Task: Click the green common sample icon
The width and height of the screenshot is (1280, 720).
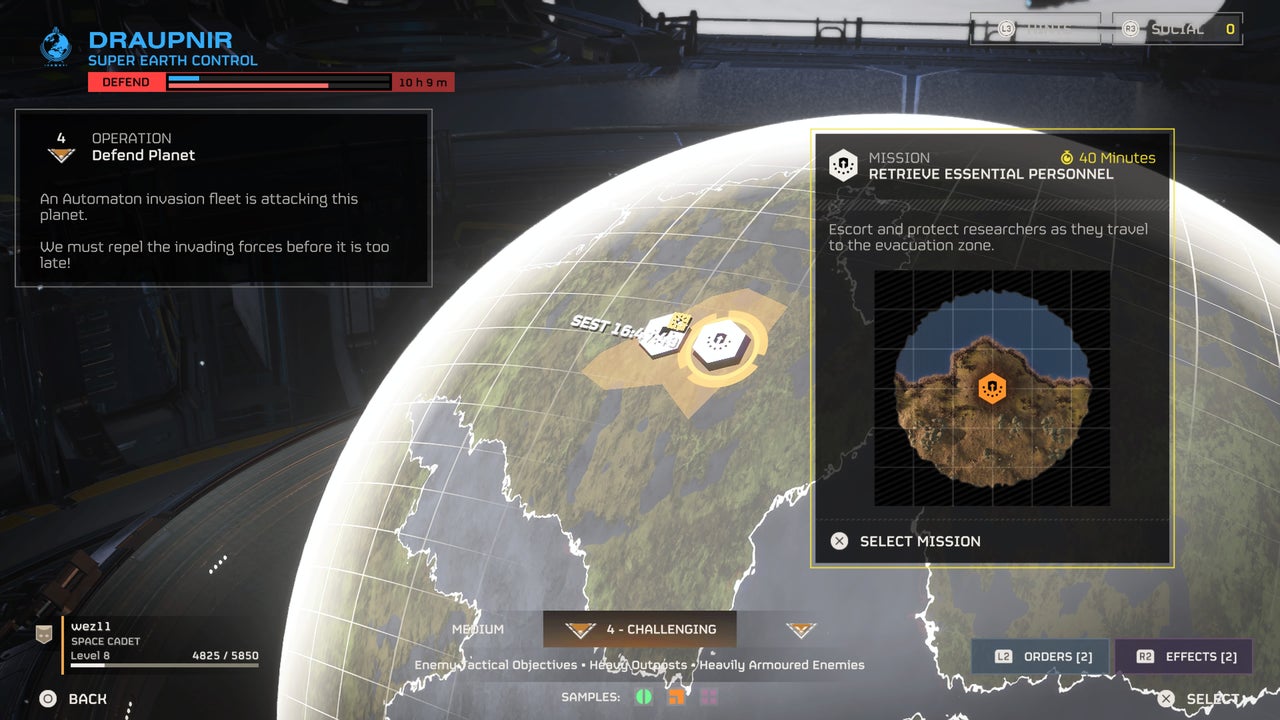Action: [x=644, y=697]
